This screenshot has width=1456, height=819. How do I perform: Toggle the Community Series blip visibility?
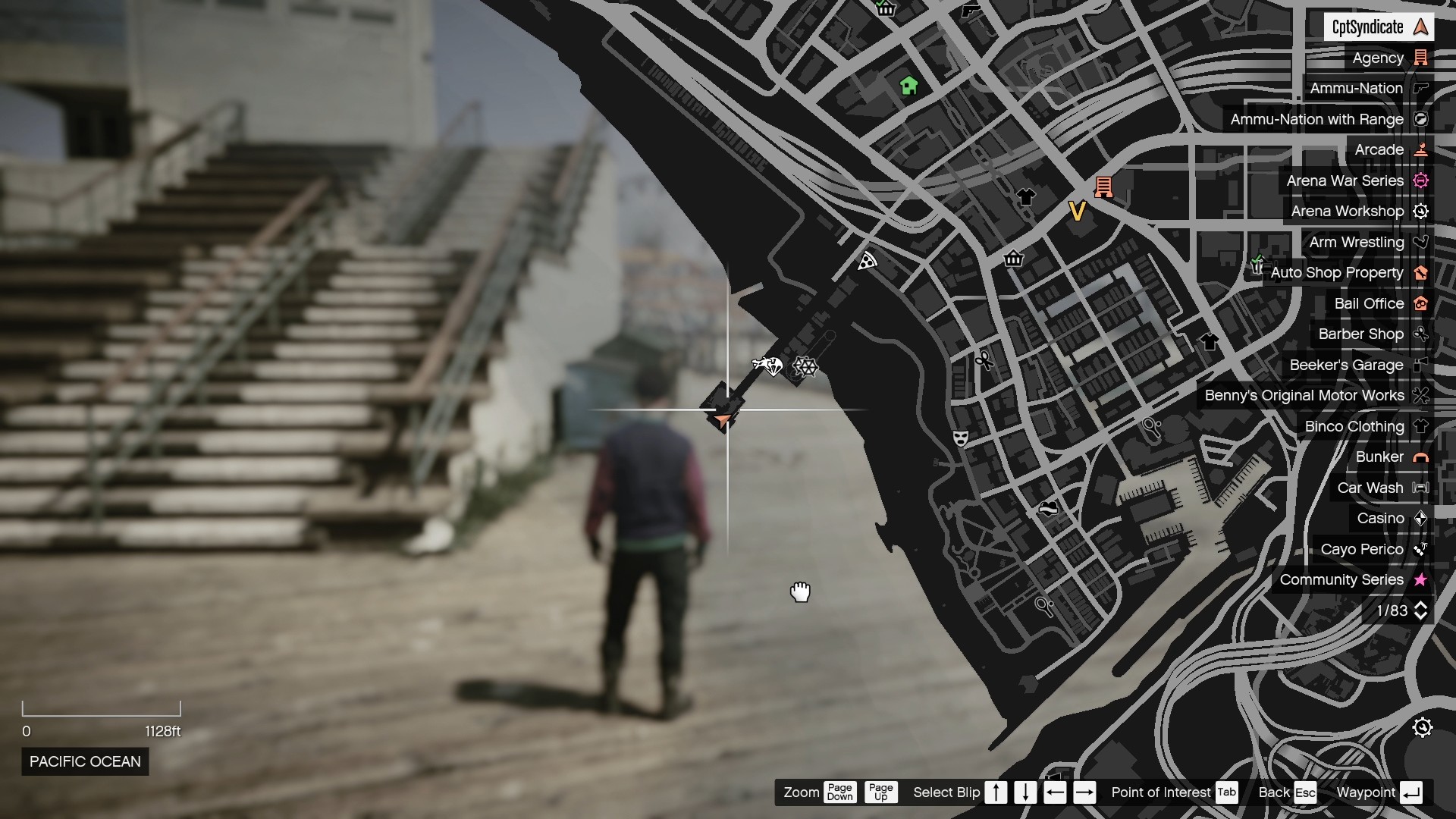(1420, 579)
